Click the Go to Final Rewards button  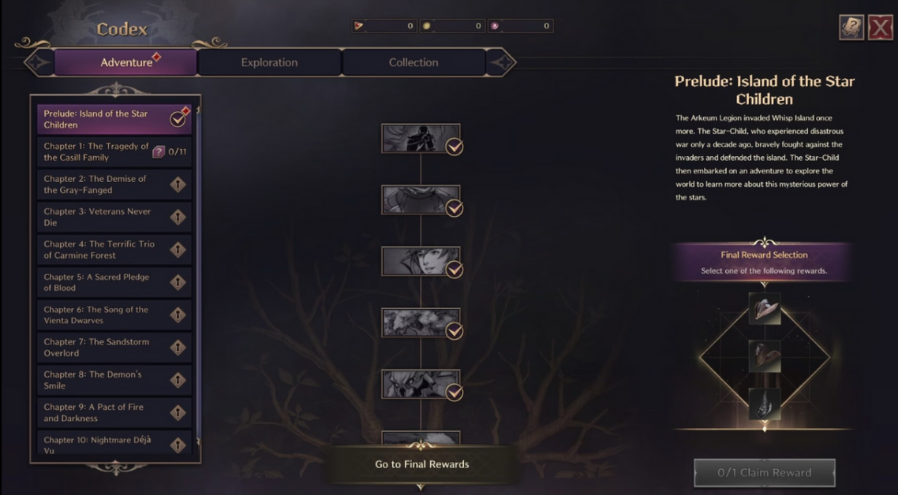click(421, 464)
